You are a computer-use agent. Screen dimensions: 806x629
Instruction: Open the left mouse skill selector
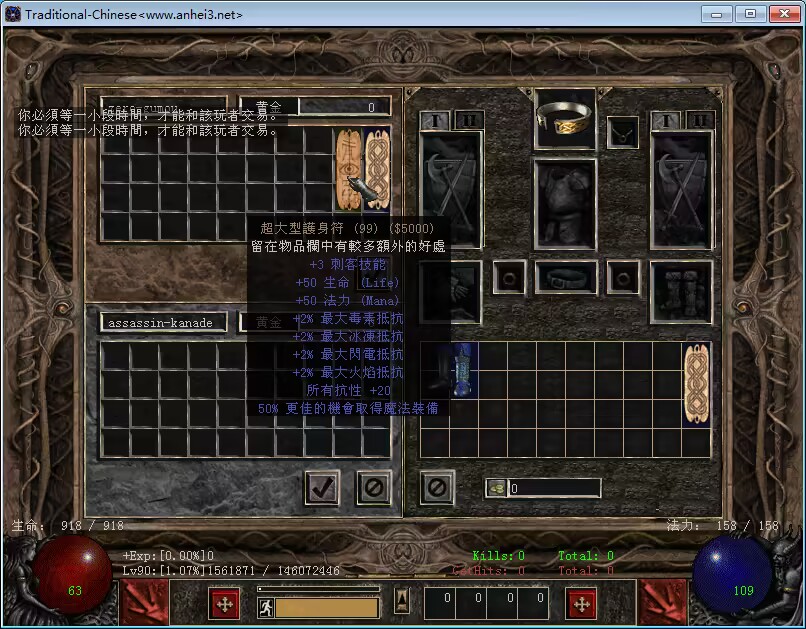click(224, 604)
